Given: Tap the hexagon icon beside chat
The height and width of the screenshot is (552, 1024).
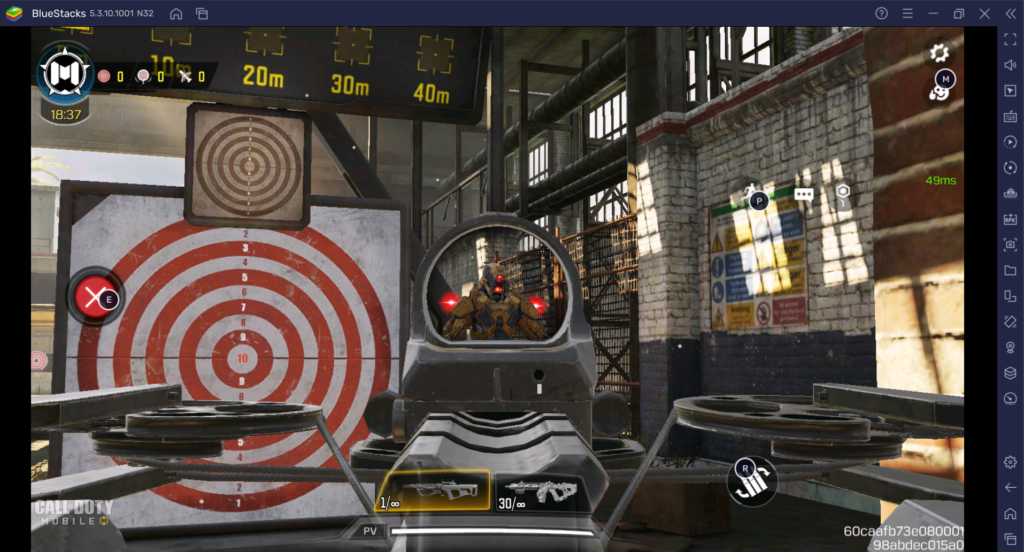Looking at the screenshot, I should click(x=843, y=191).
